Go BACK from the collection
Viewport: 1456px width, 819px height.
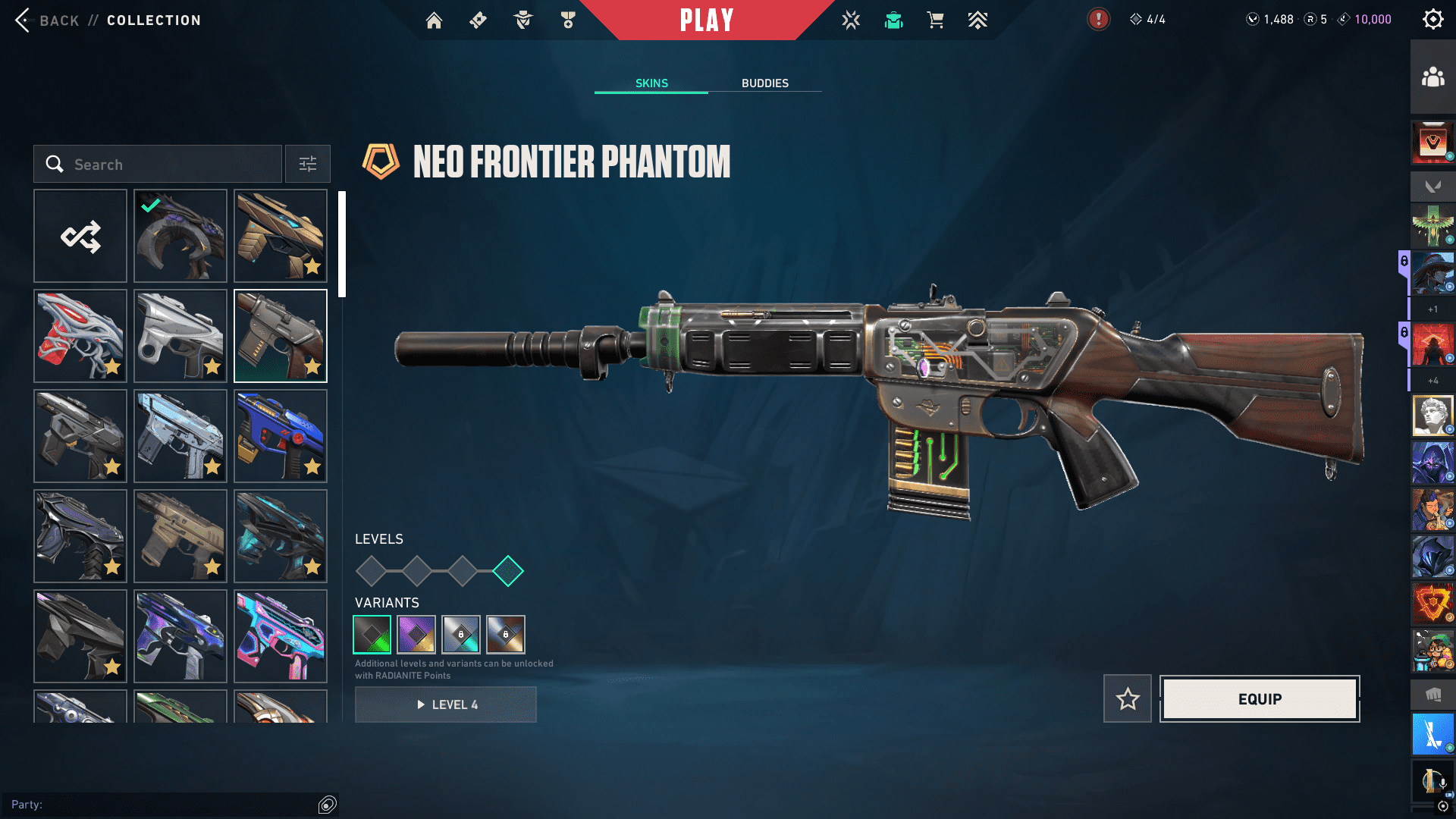point(47,20)
